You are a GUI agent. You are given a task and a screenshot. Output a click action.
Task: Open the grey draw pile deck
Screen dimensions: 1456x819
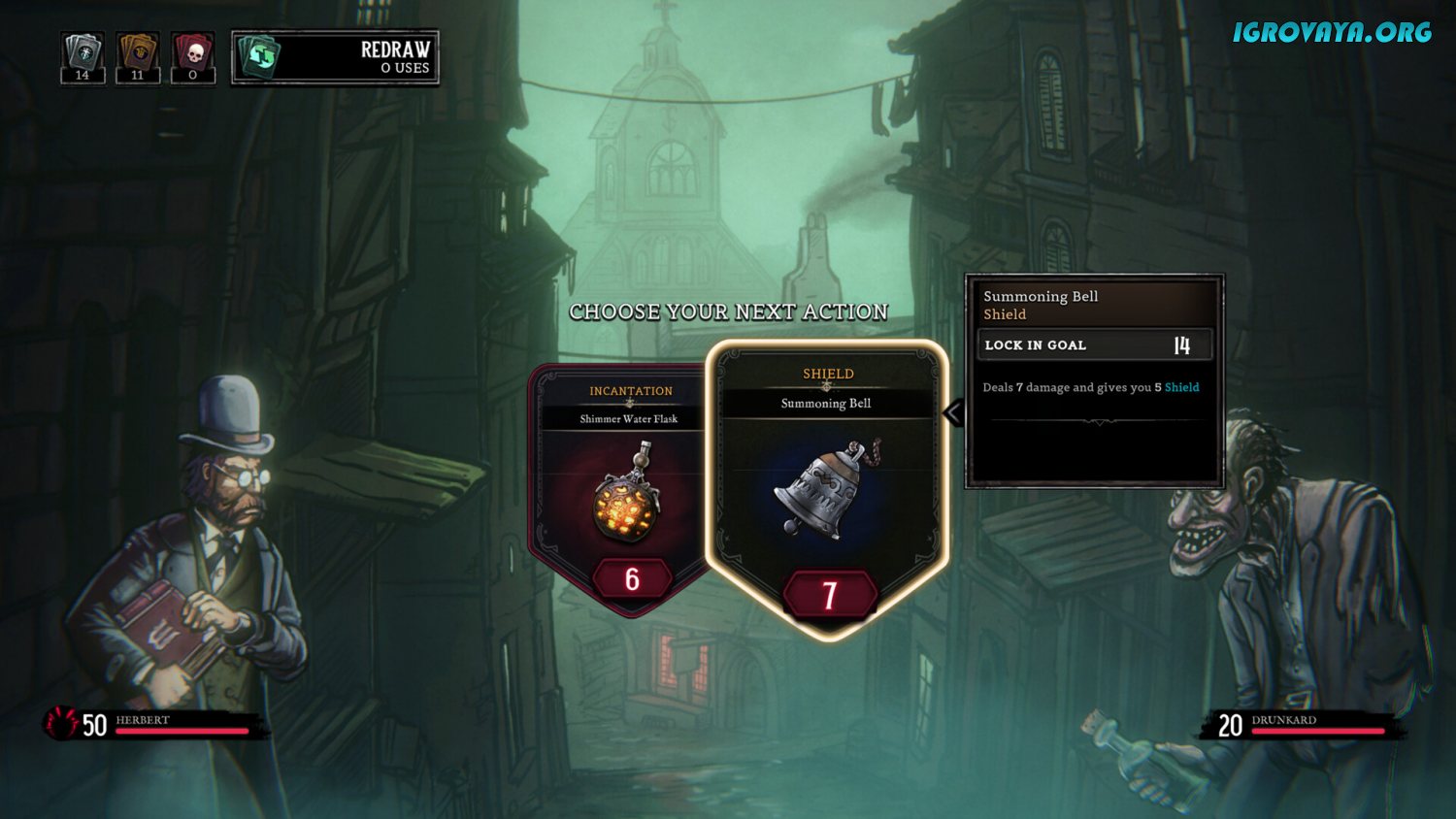click(83, 57)
